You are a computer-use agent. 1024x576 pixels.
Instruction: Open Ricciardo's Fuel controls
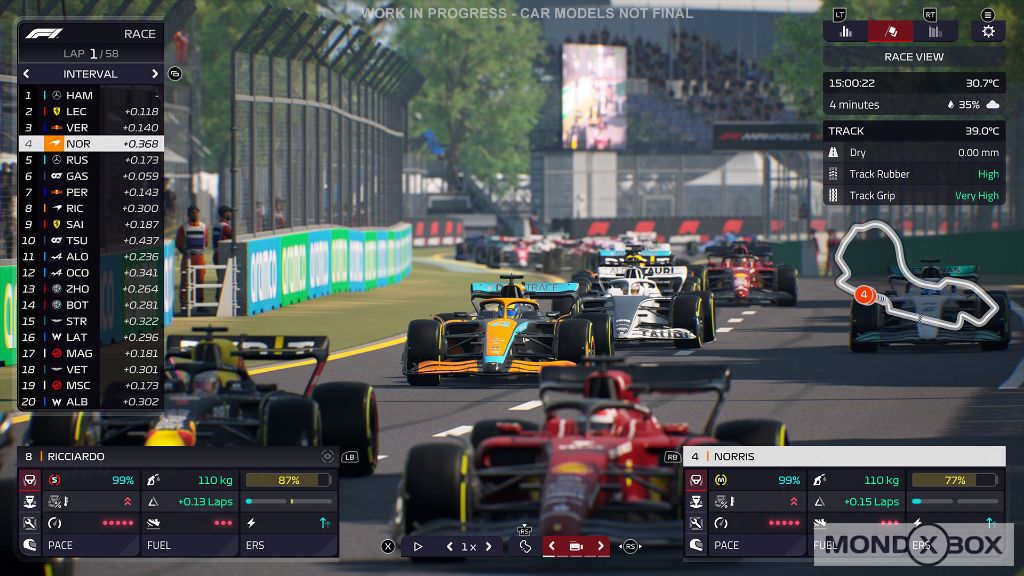coord(189,545)
